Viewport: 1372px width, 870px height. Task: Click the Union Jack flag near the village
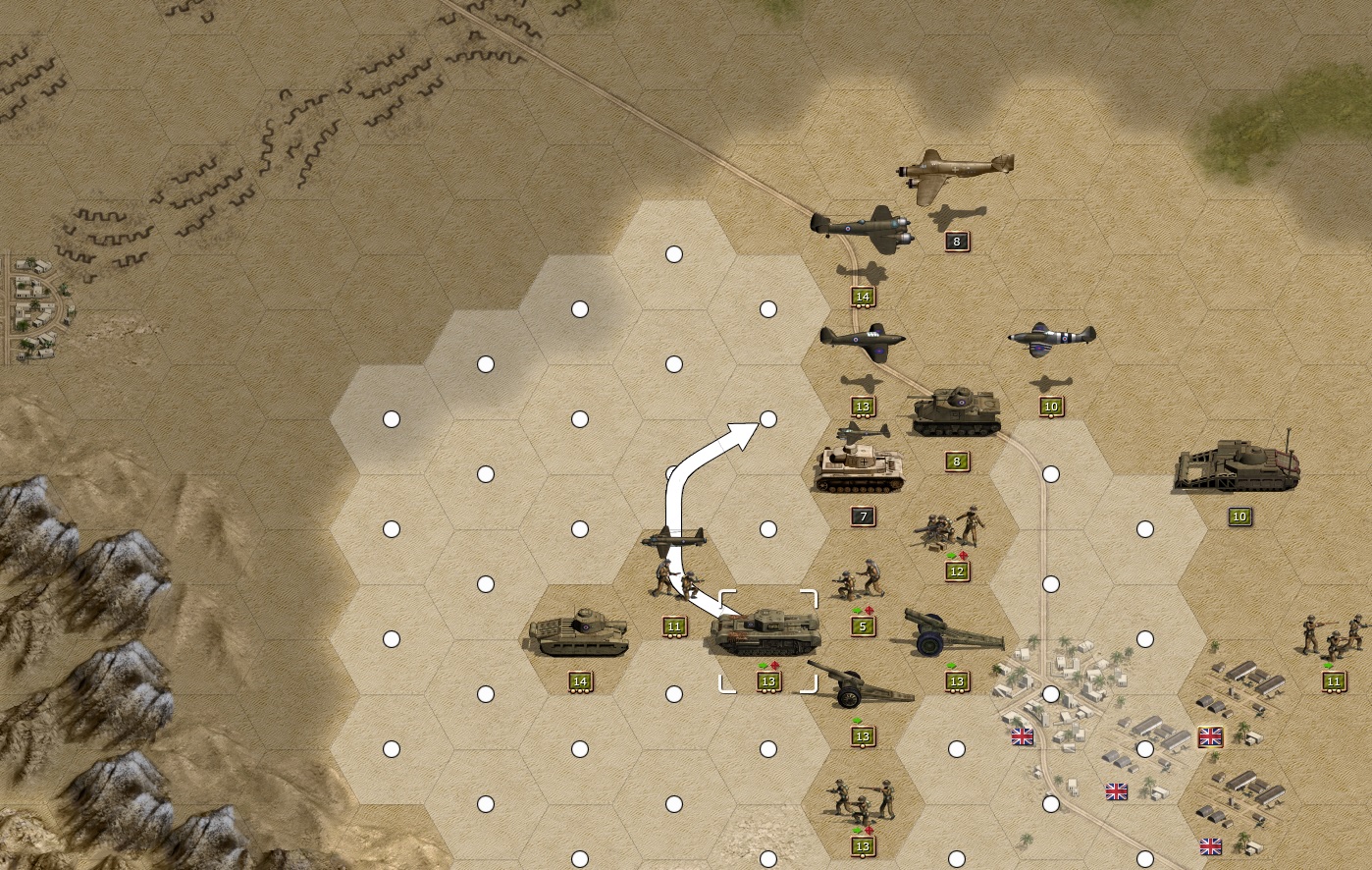1024,734
